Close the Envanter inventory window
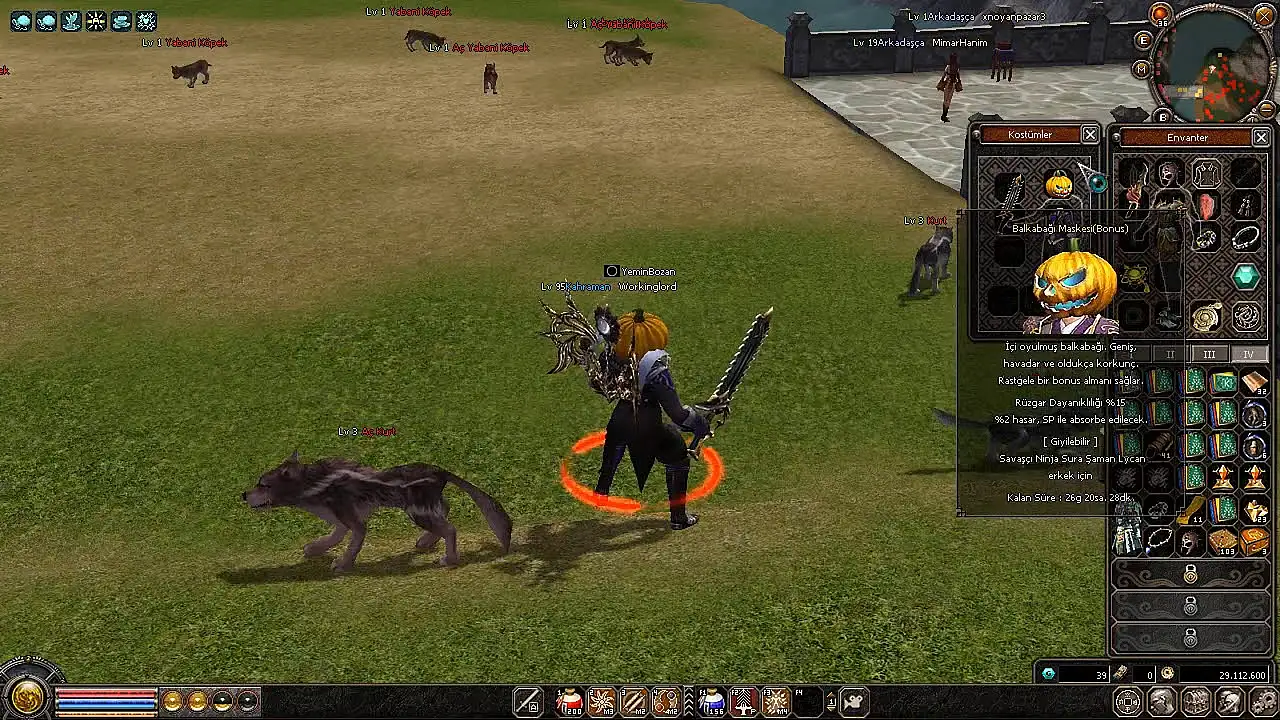The image size is (1280, 720). click(1261, 137)
